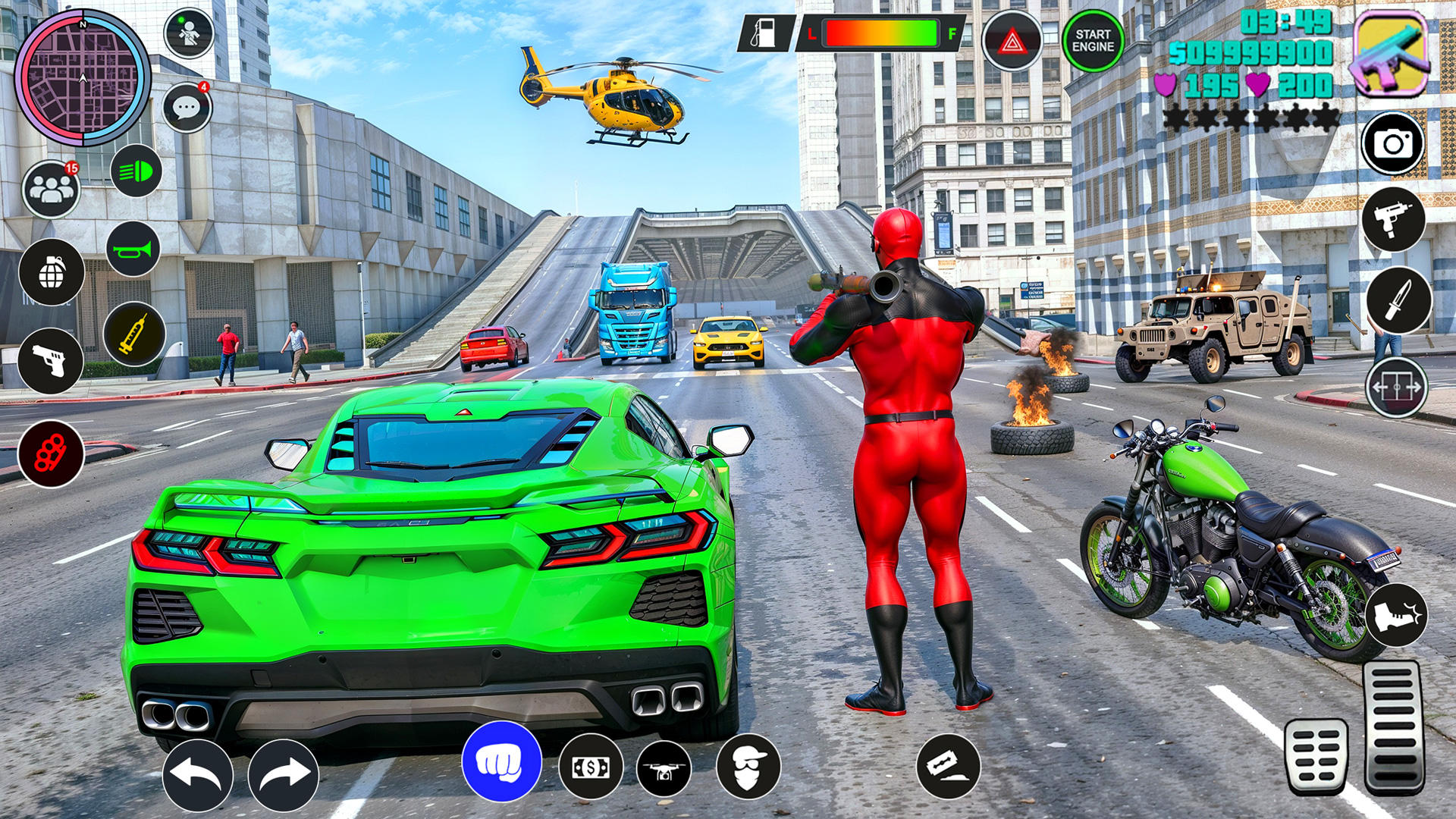Select the grenade weapon icon
This screenshot has width=1456, height=819.
point(52,273)
